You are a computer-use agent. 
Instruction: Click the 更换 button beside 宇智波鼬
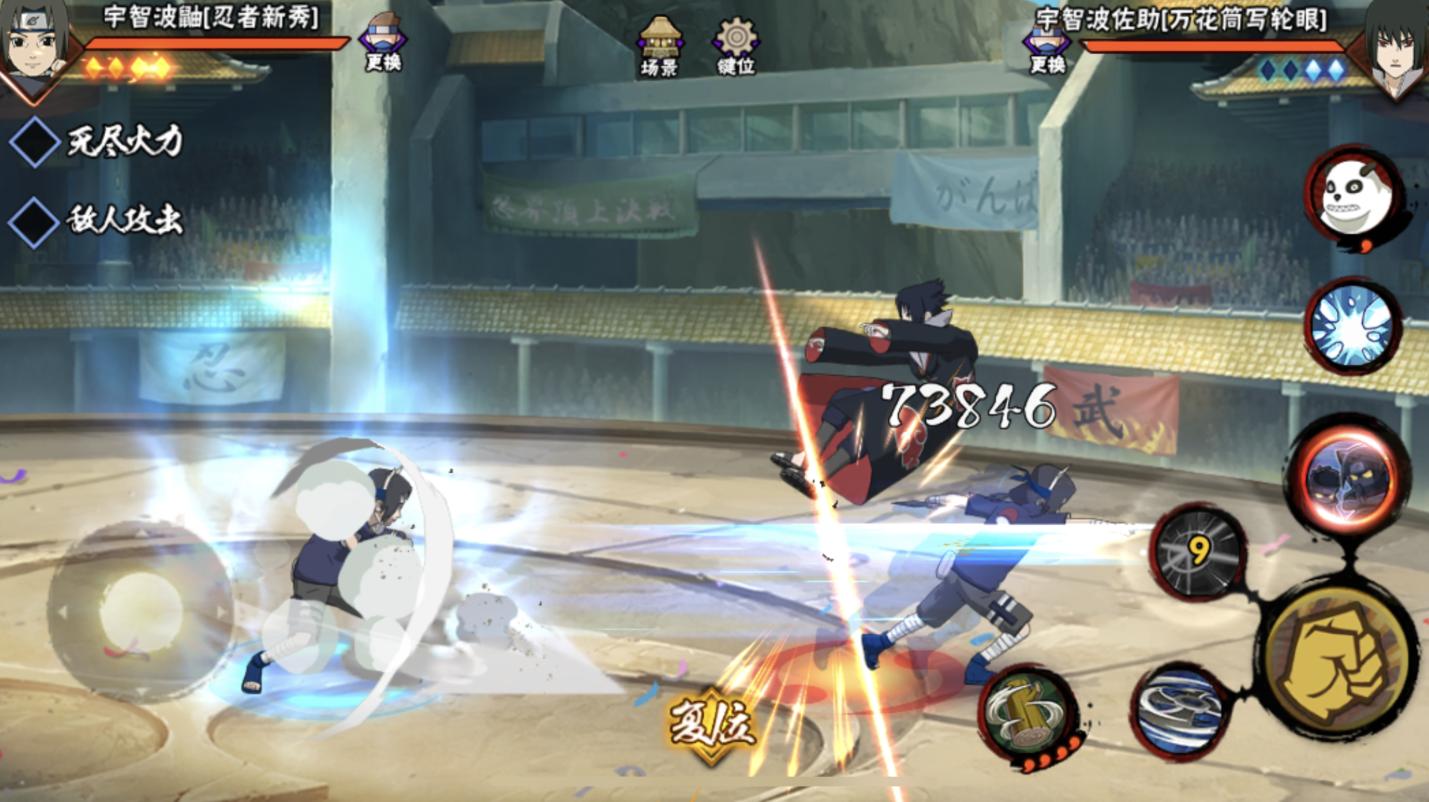(383, 43)
